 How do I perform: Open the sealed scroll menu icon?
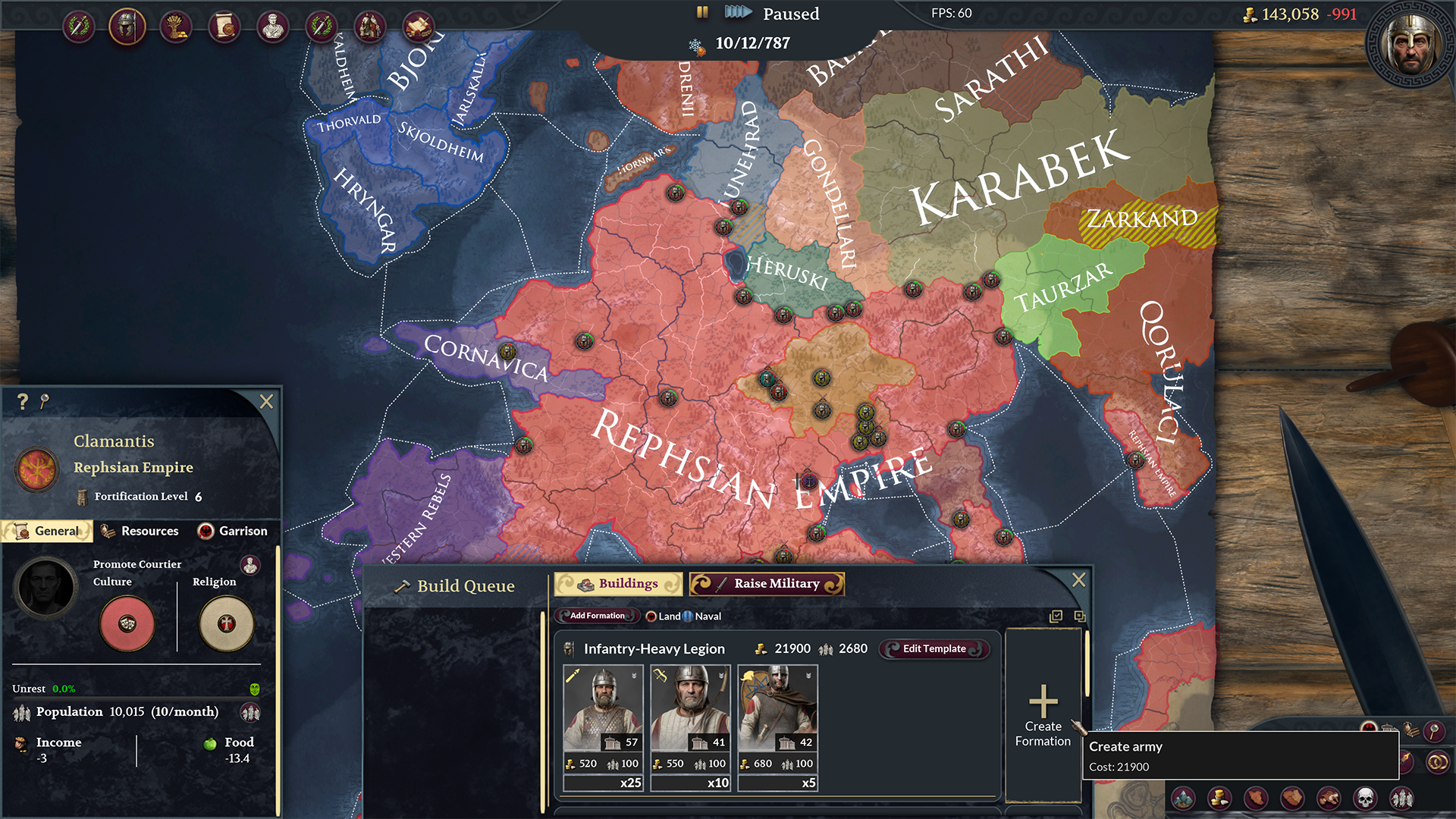224,27
